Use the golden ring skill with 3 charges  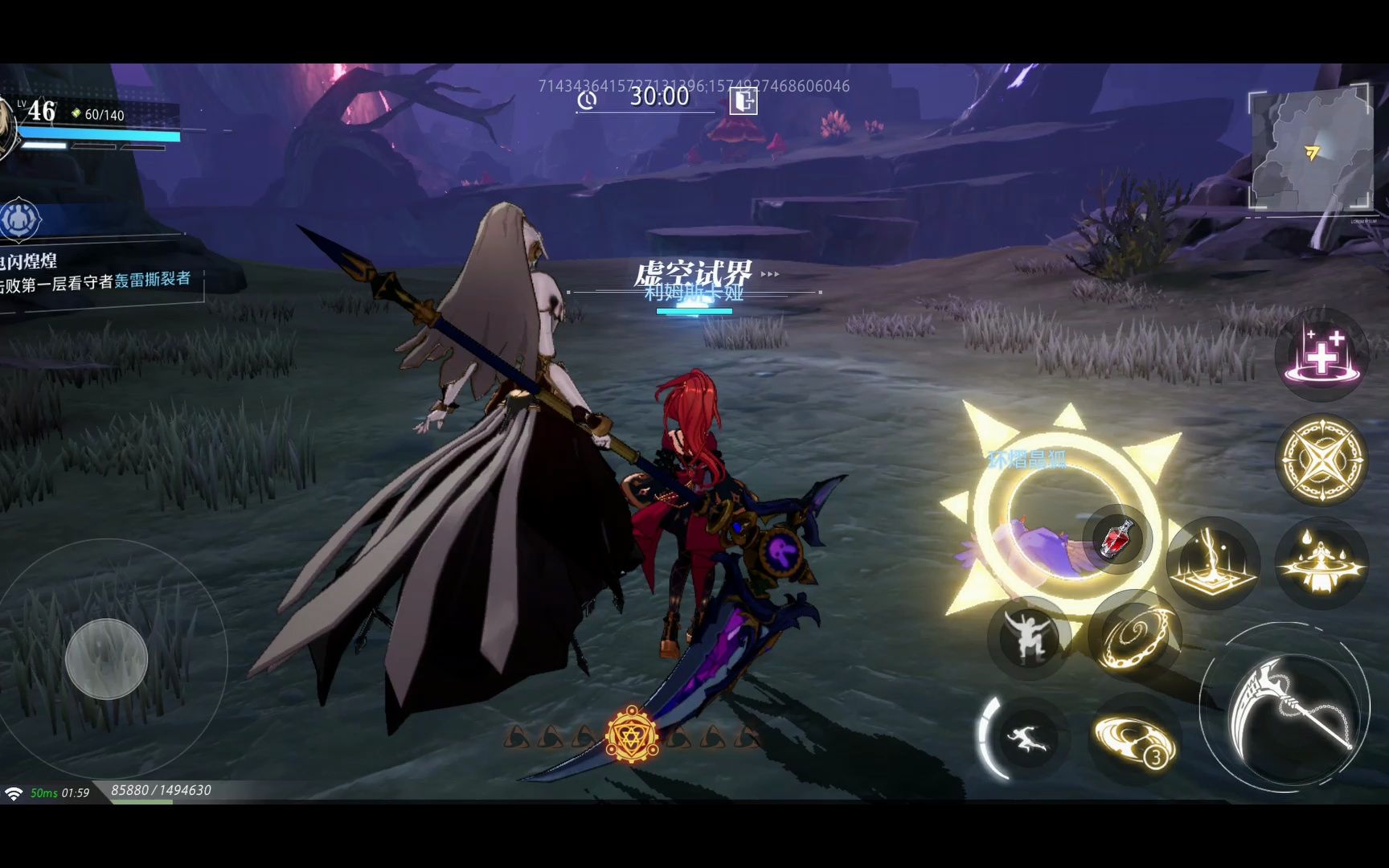pos(1135,739)
